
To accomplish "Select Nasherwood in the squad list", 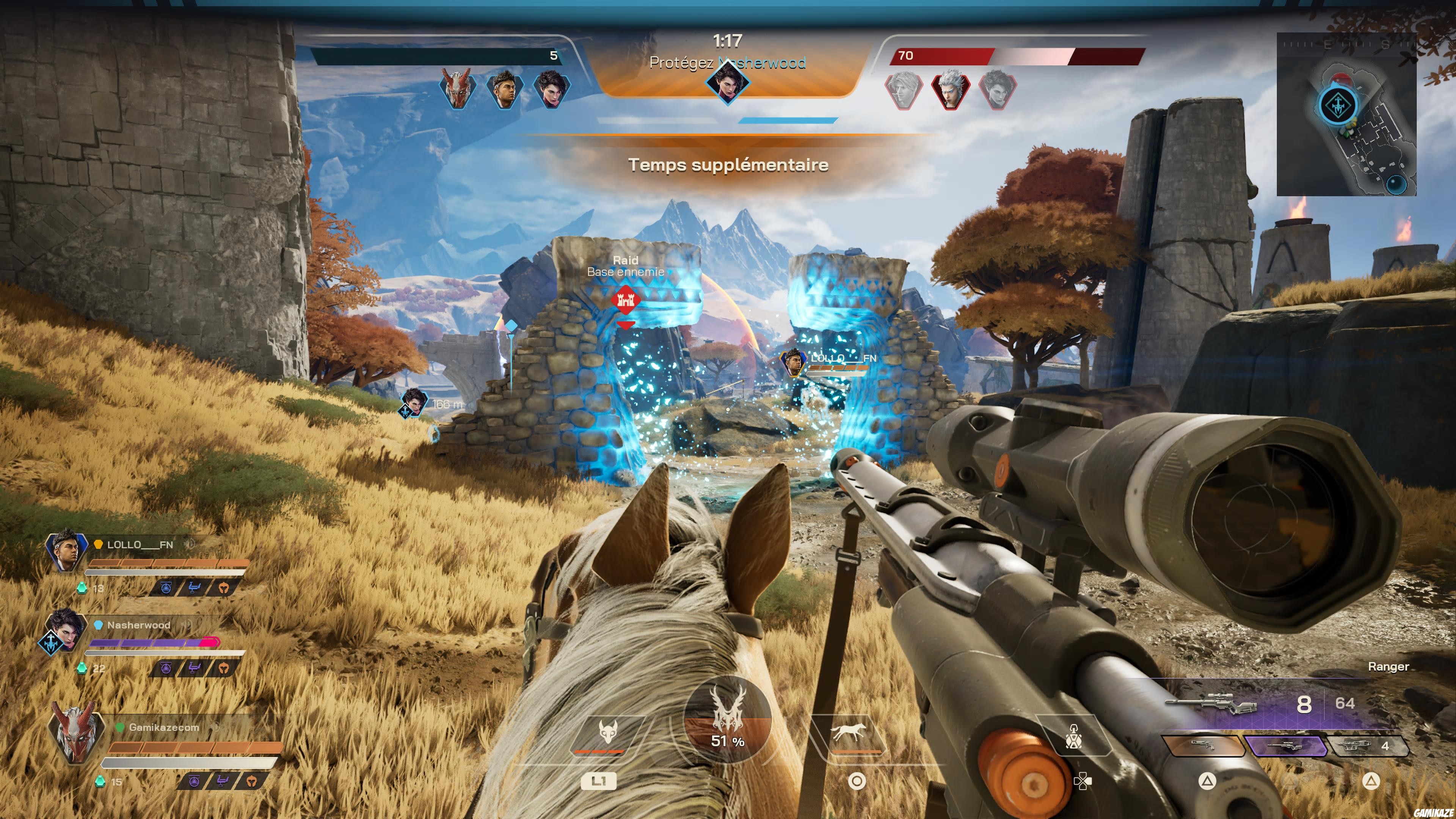I will (138, 625).
